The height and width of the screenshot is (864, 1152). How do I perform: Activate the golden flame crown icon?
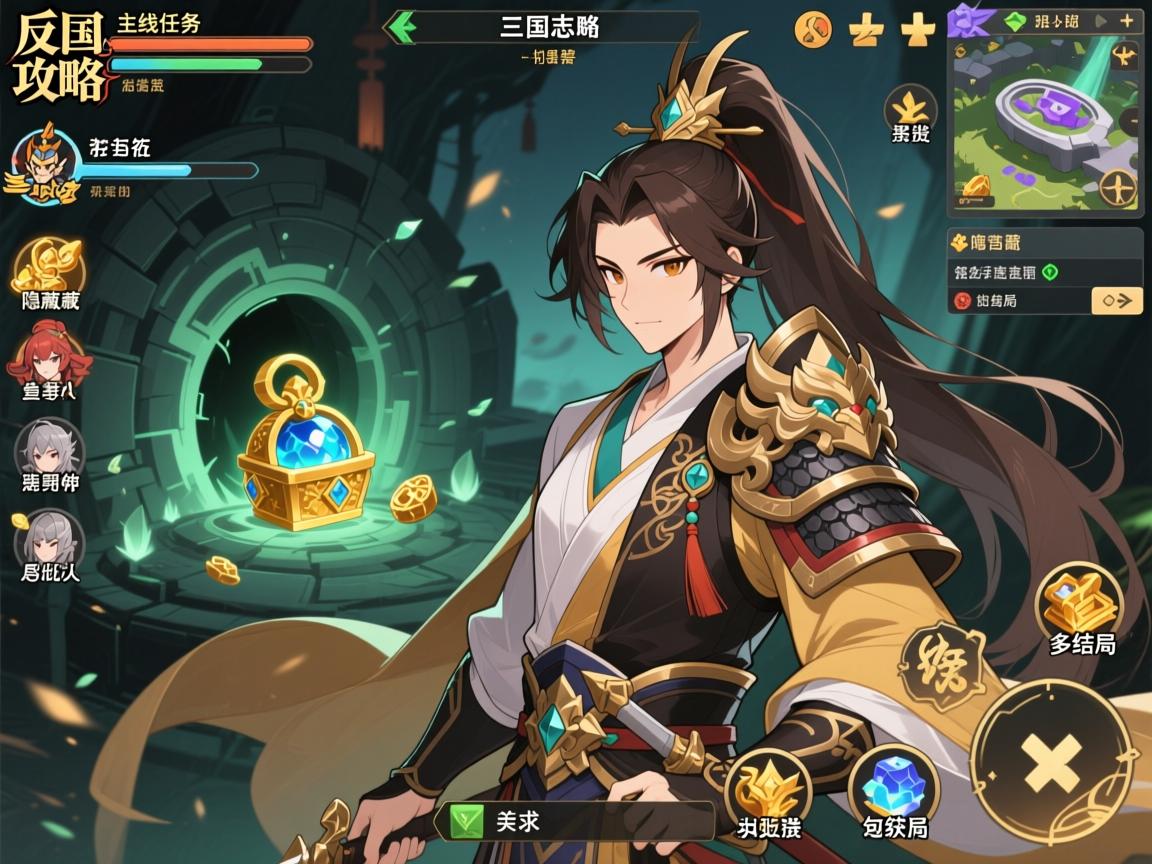pyautogui.click(x=768, y=788)
